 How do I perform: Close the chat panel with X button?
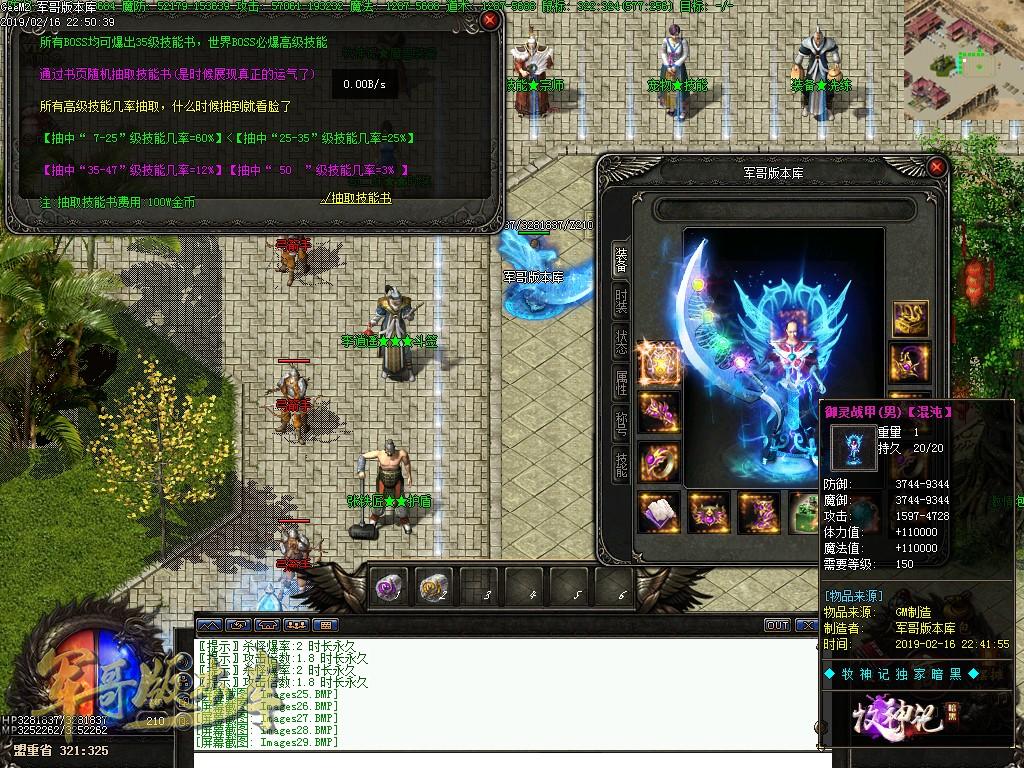click(x=804, y=625)
